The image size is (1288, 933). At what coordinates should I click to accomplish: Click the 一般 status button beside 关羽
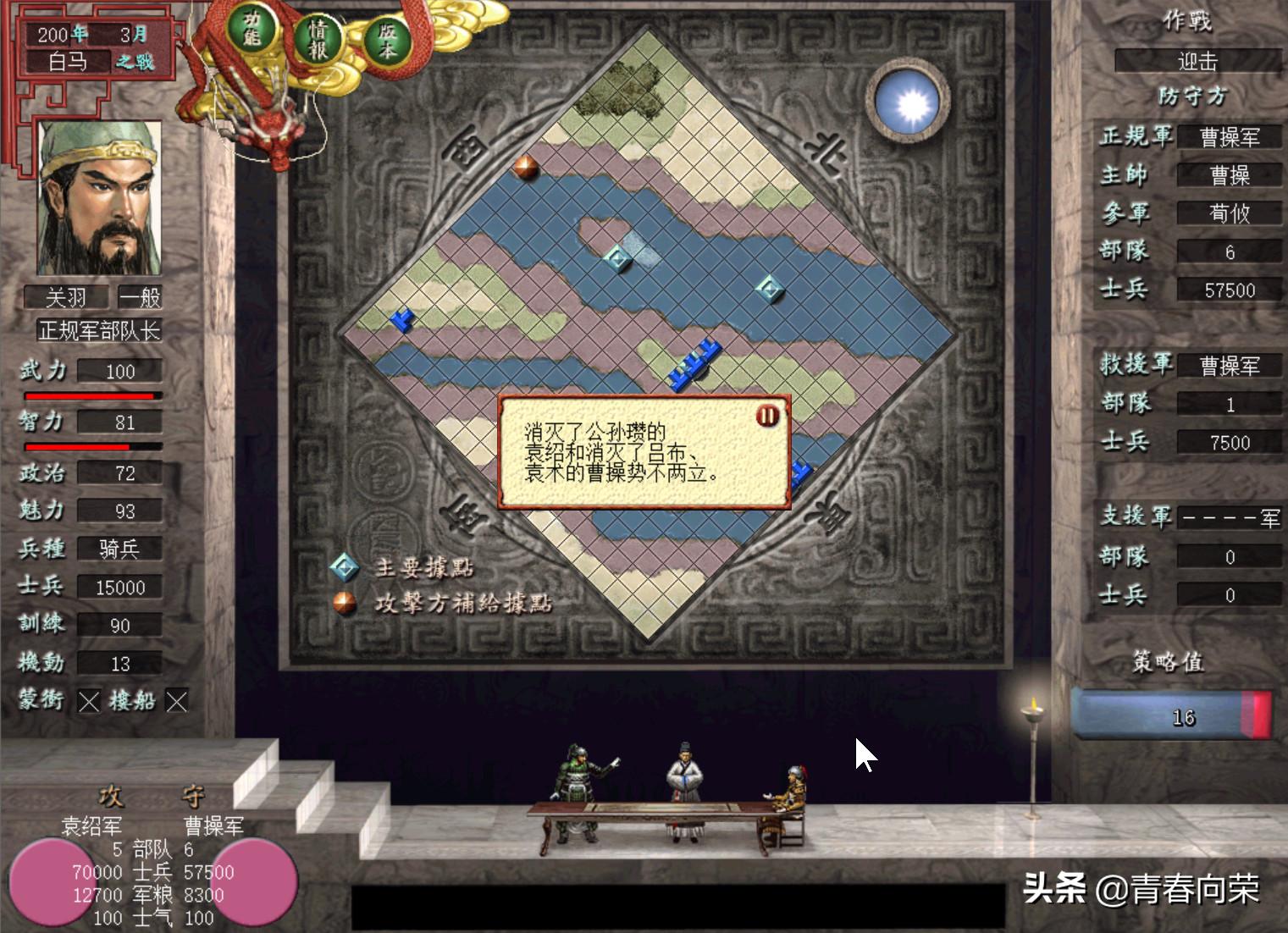(x=141, y=297)
